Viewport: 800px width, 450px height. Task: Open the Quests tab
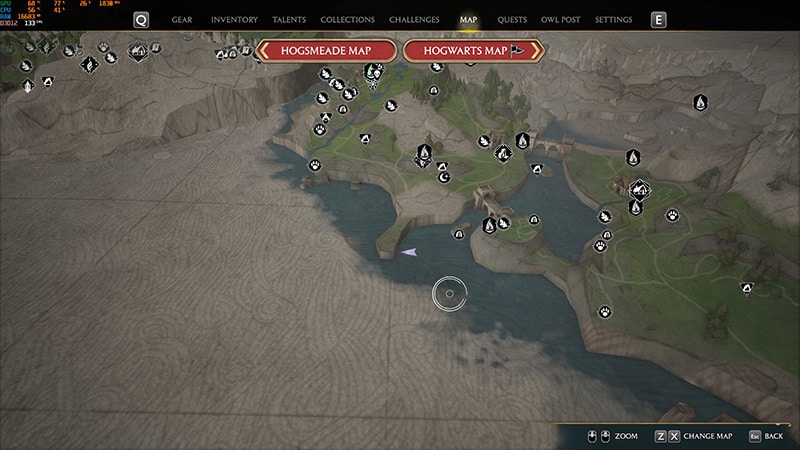(512, 20)
